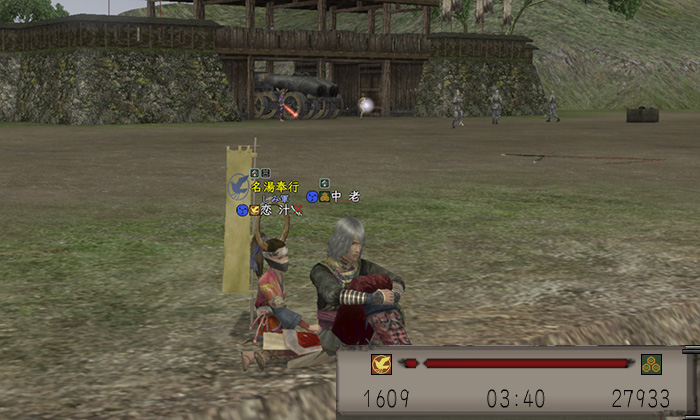Click the bird crest in the war panel
Viewport: 700px width, 420px height.
pyautogui.click(x=381, y=364)
